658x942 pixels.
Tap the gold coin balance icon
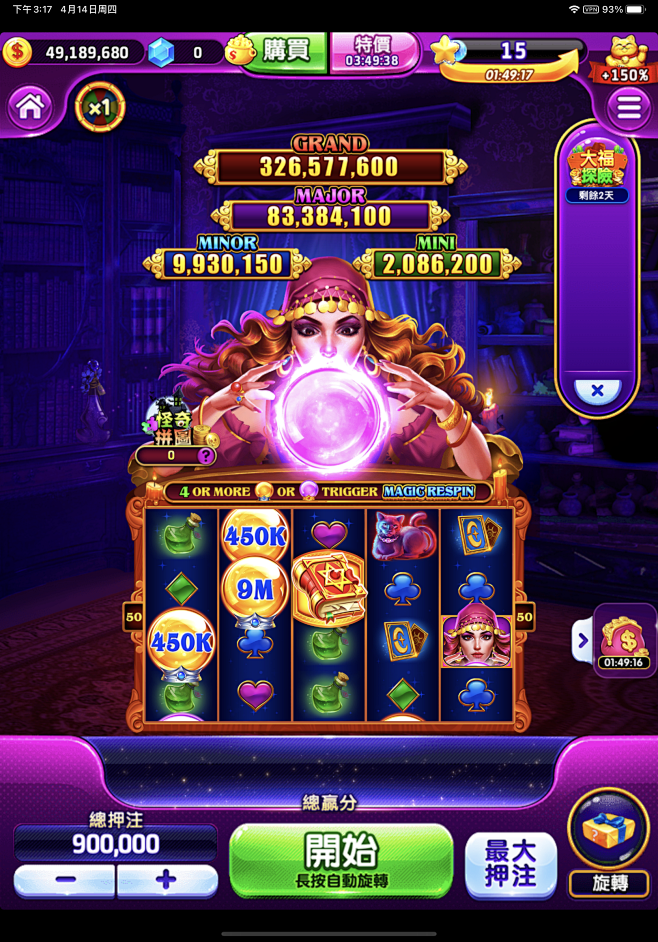(x=17, y=52)
